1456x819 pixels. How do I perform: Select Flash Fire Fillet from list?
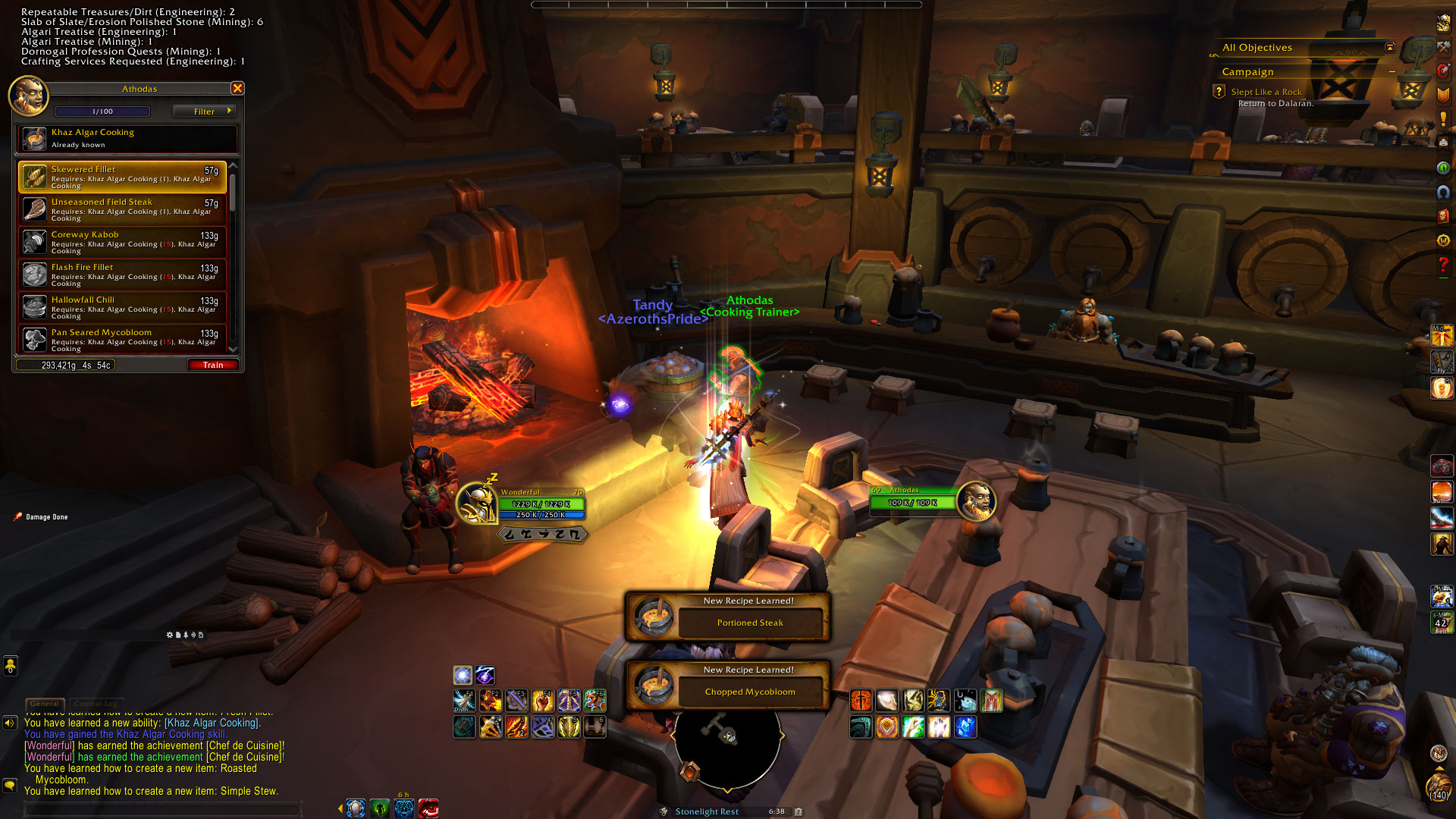click(x=123, y=275)
